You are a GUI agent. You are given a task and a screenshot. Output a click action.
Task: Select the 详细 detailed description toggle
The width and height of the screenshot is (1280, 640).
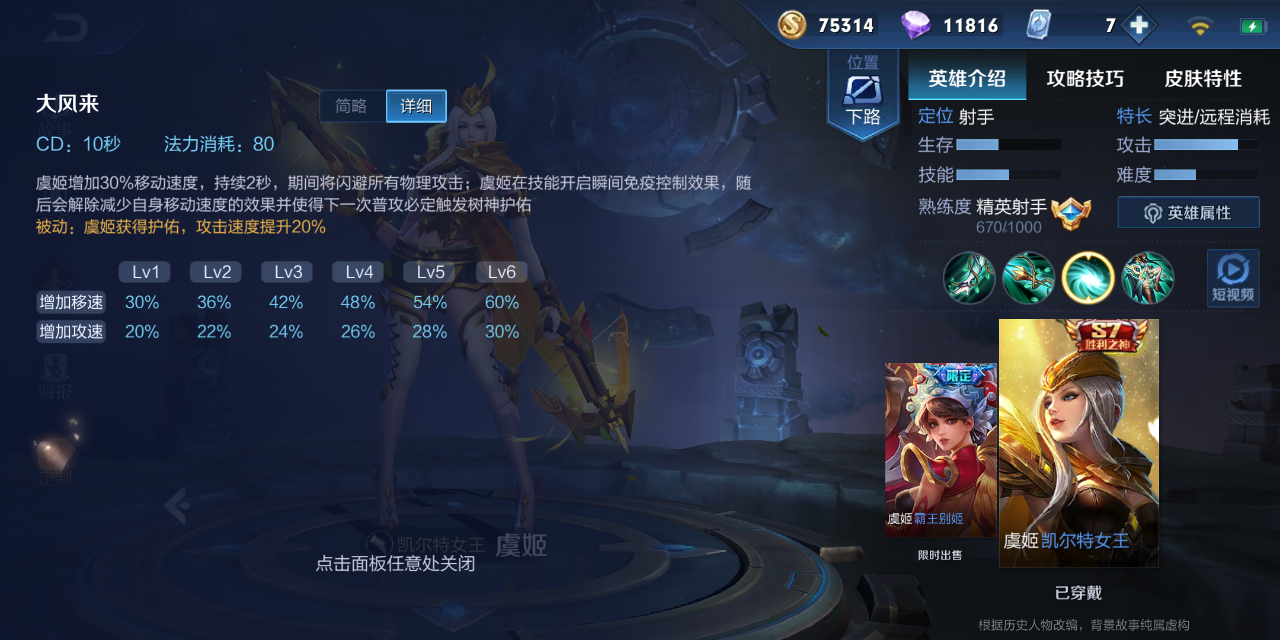(x=416, y=106)
